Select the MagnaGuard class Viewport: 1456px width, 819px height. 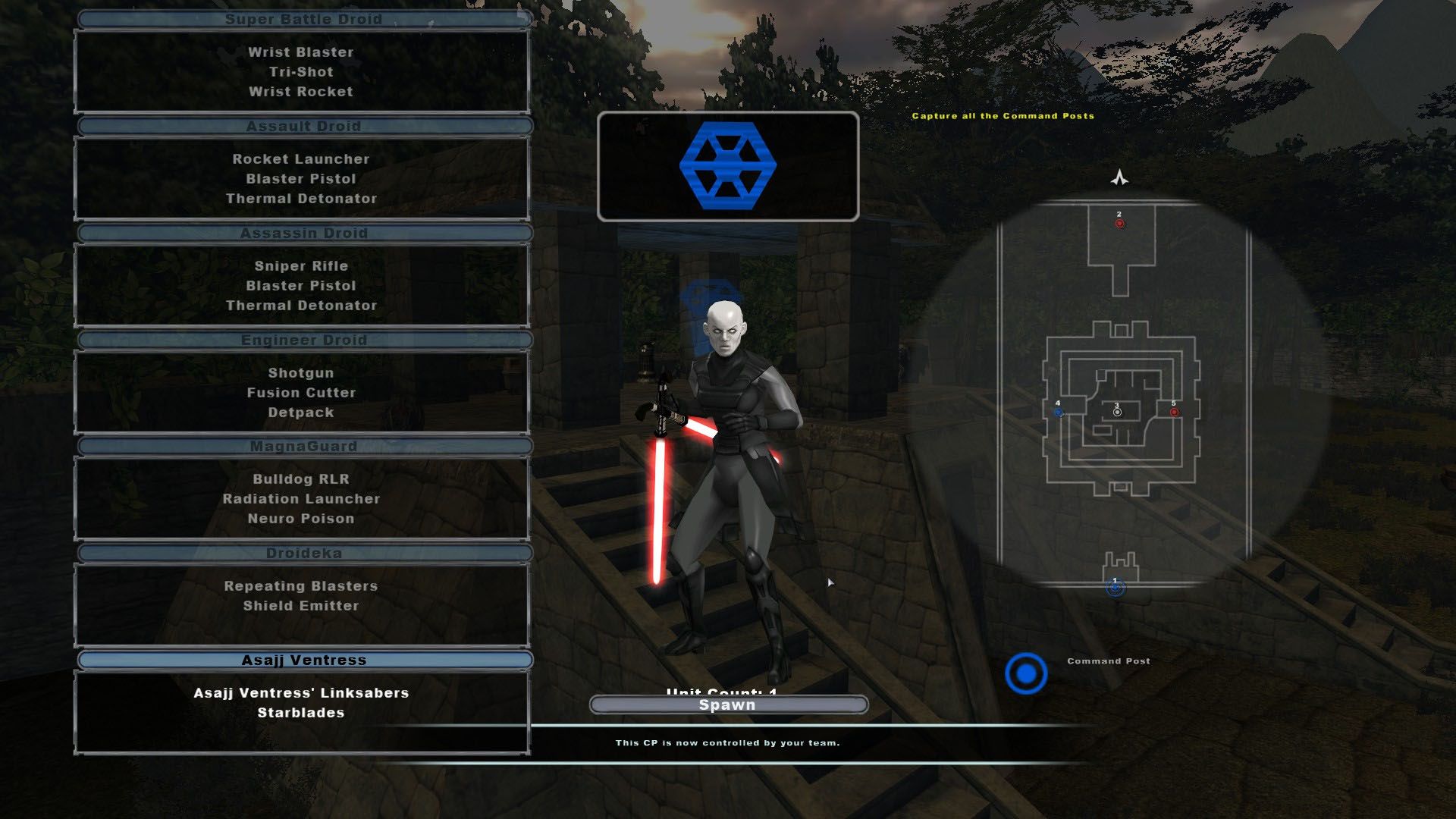(x=303, y=447)
